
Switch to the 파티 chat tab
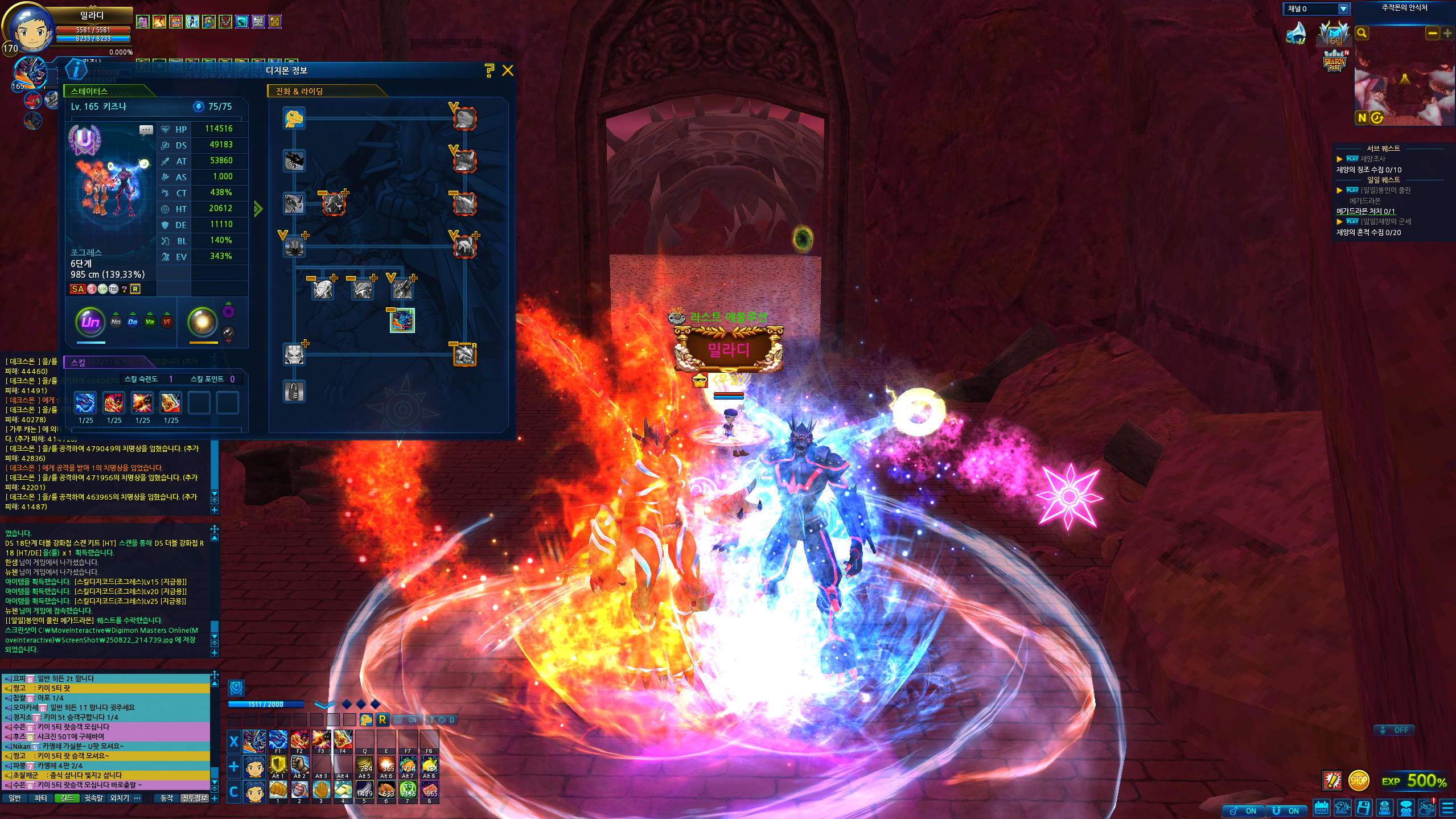point(40,798)
